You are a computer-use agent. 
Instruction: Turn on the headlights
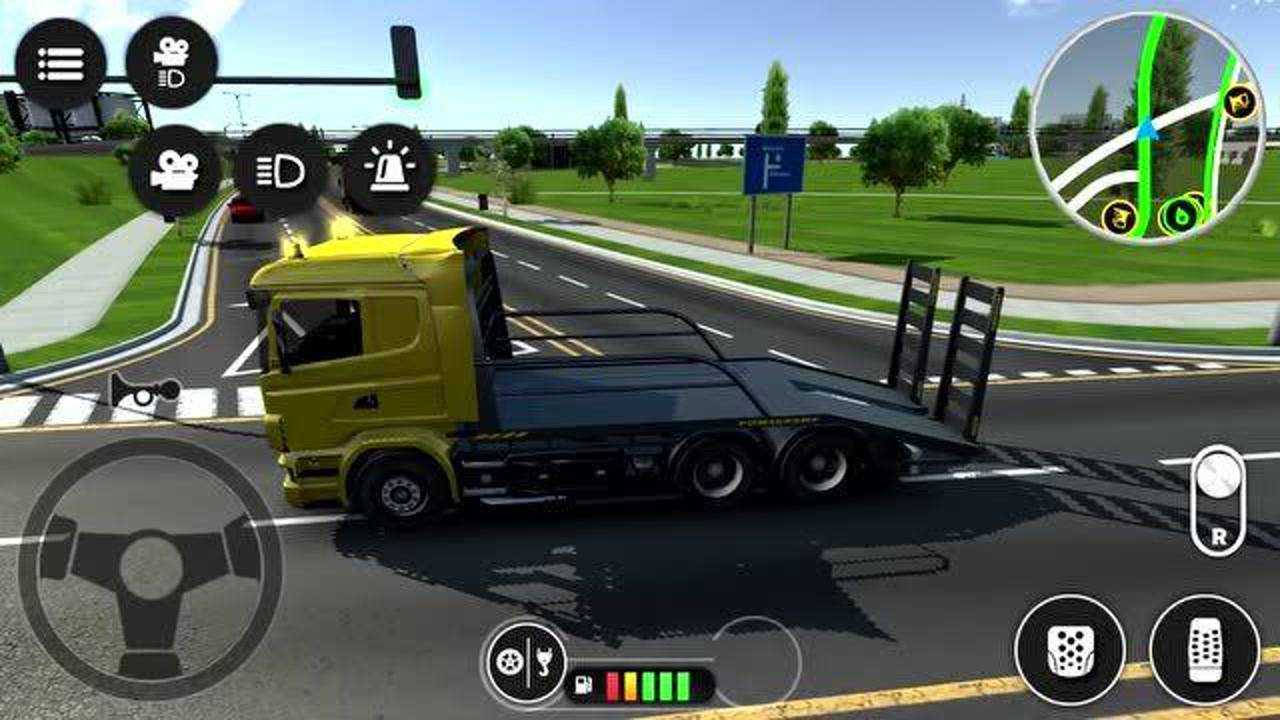click(281, 171)
